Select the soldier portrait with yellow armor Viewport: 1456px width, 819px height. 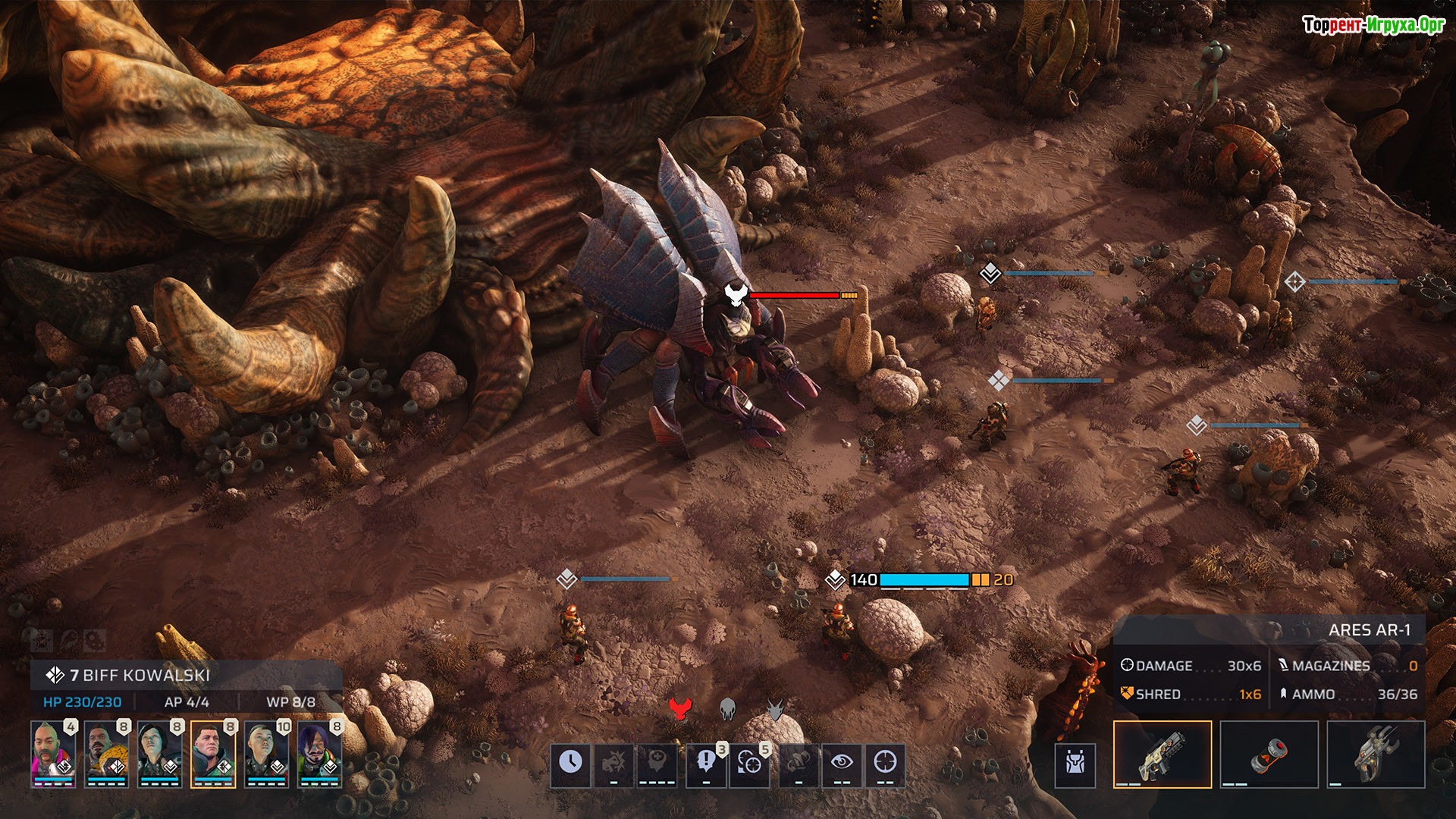[x=106, y=754]
